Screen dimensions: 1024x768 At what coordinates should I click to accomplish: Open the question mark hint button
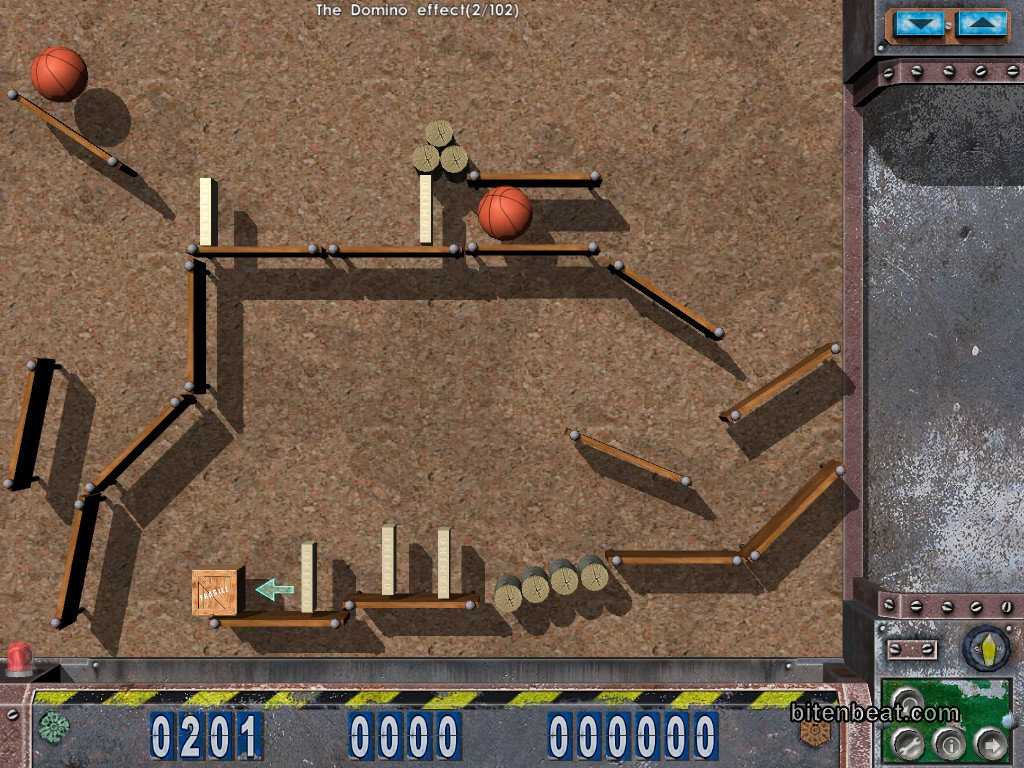coord(908,701)
